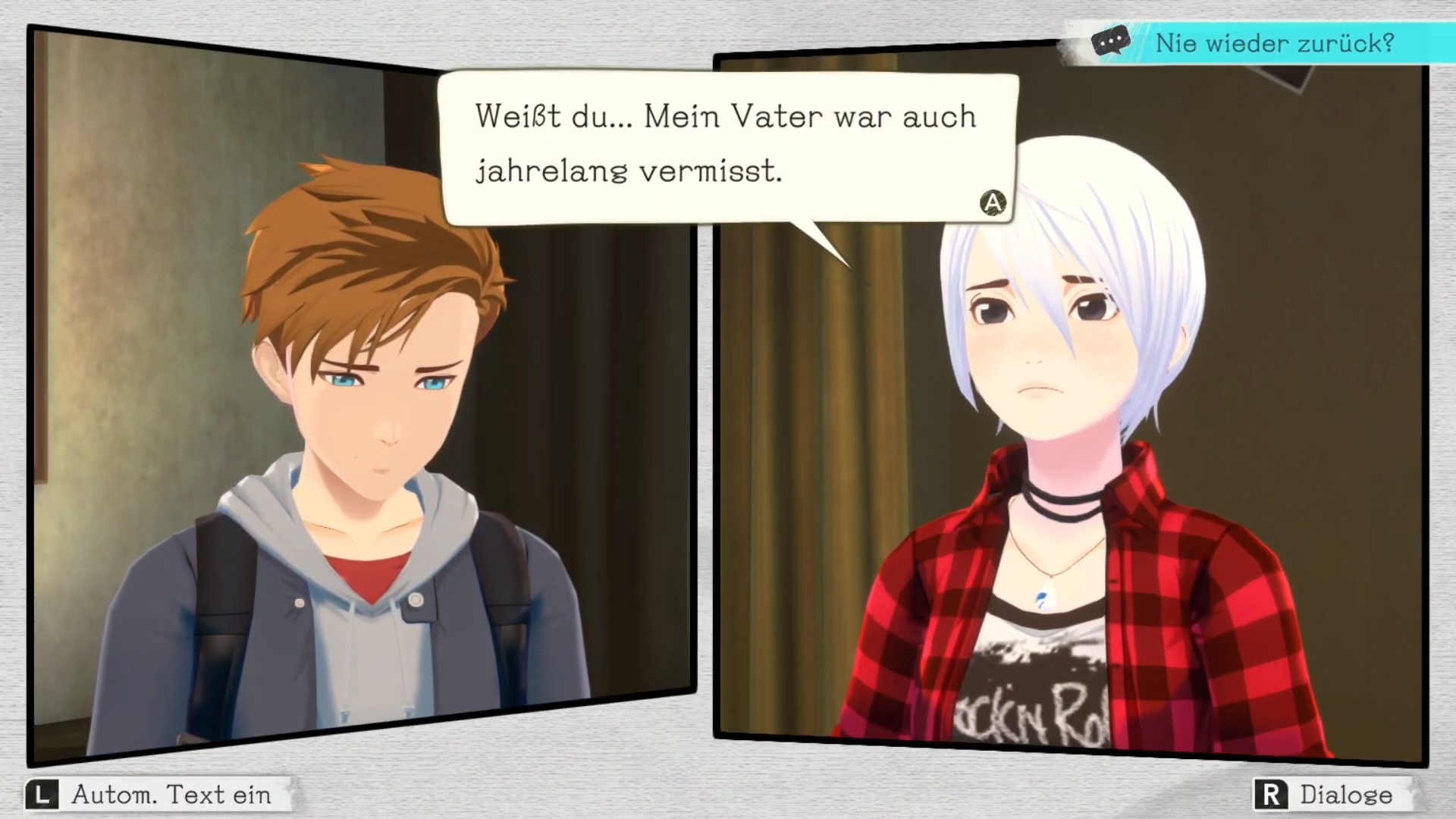Viewport: 1456px width, 819px height.
Task: Click the A button prompt icon
Action: [993, 202]
